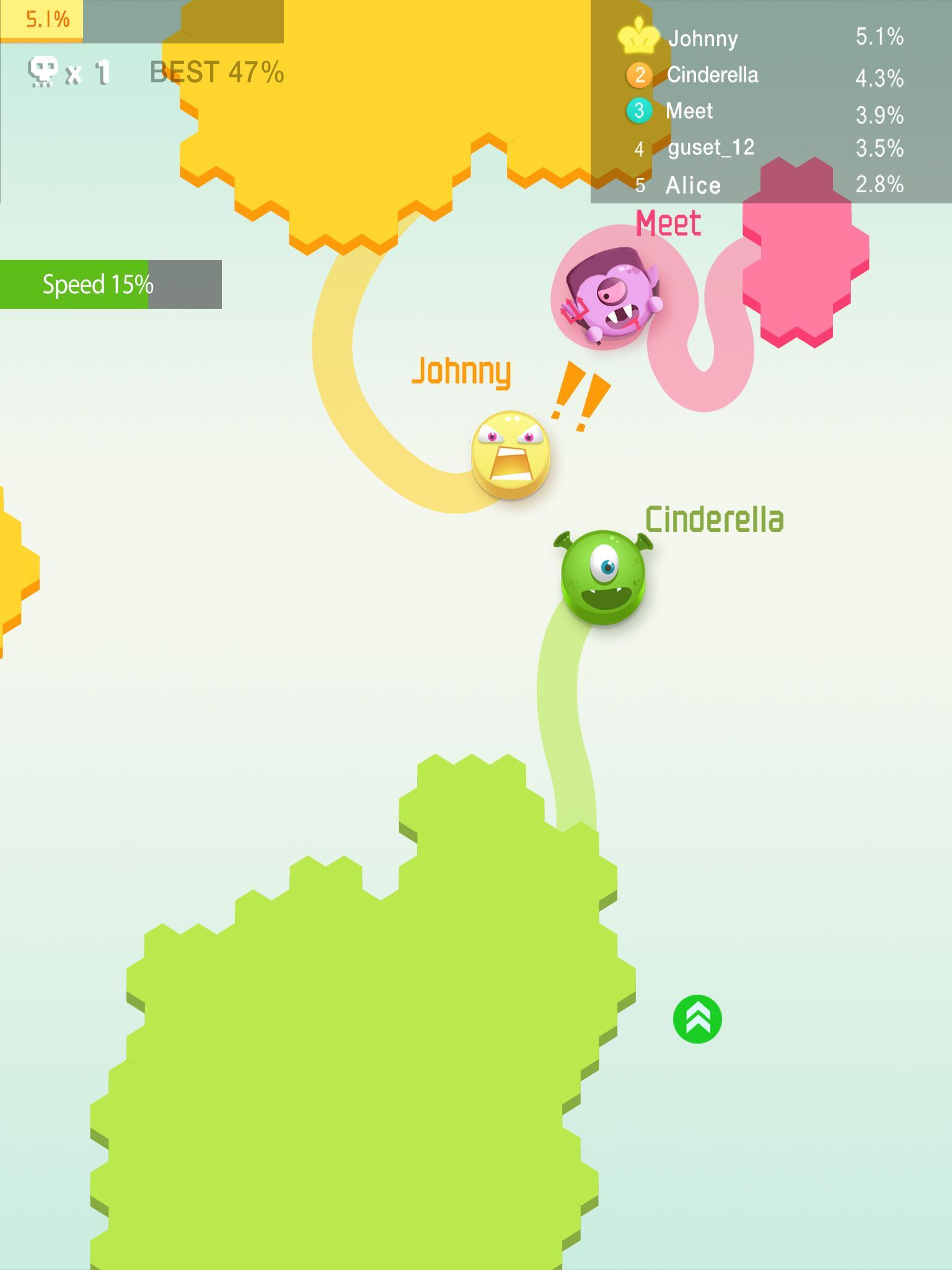Select the skull death counter icon
The image size is (952, 1270).
pyautogui.click(x=42, y=71)
